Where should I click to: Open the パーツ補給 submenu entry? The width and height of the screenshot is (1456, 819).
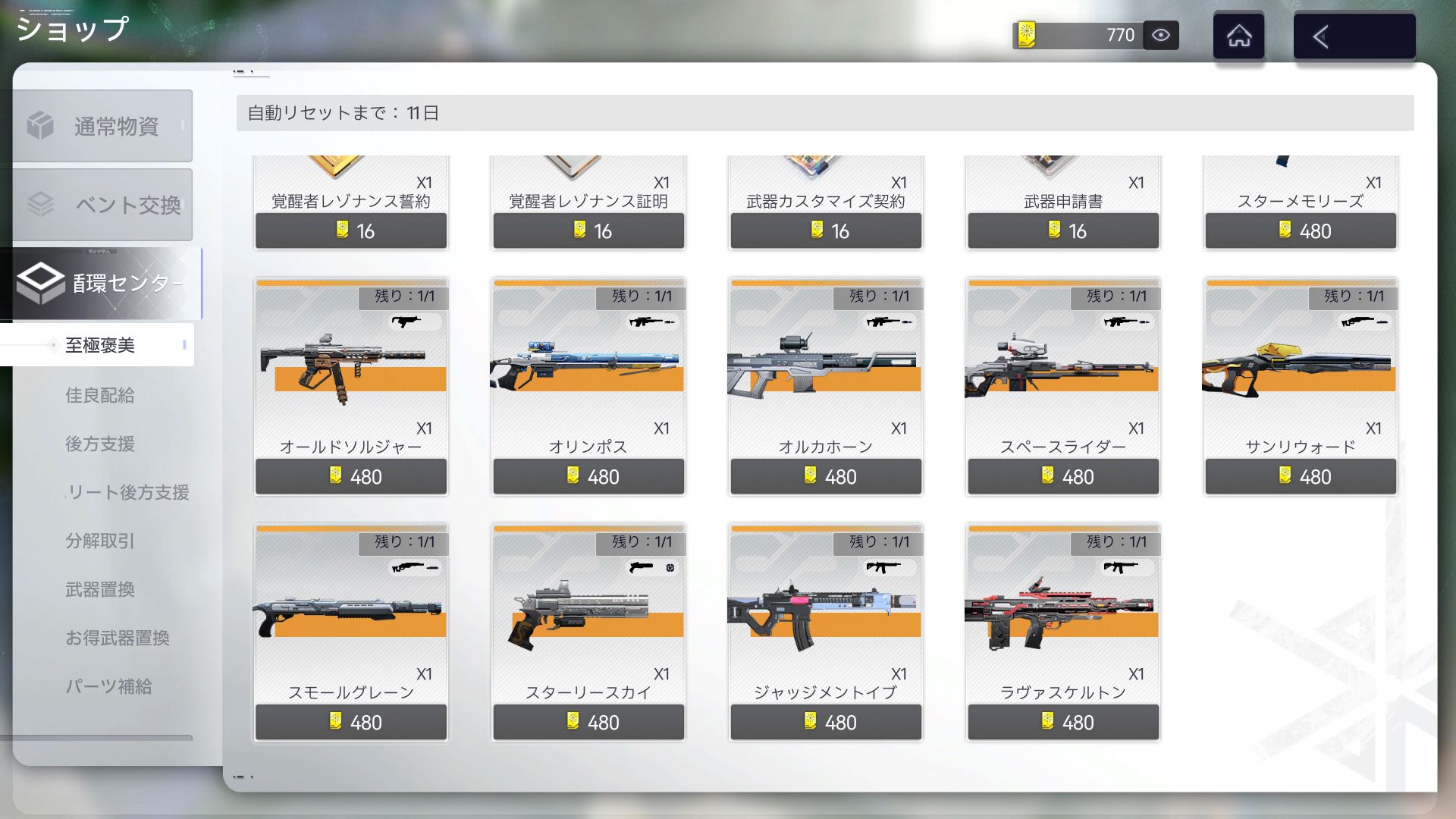[108, 686]
